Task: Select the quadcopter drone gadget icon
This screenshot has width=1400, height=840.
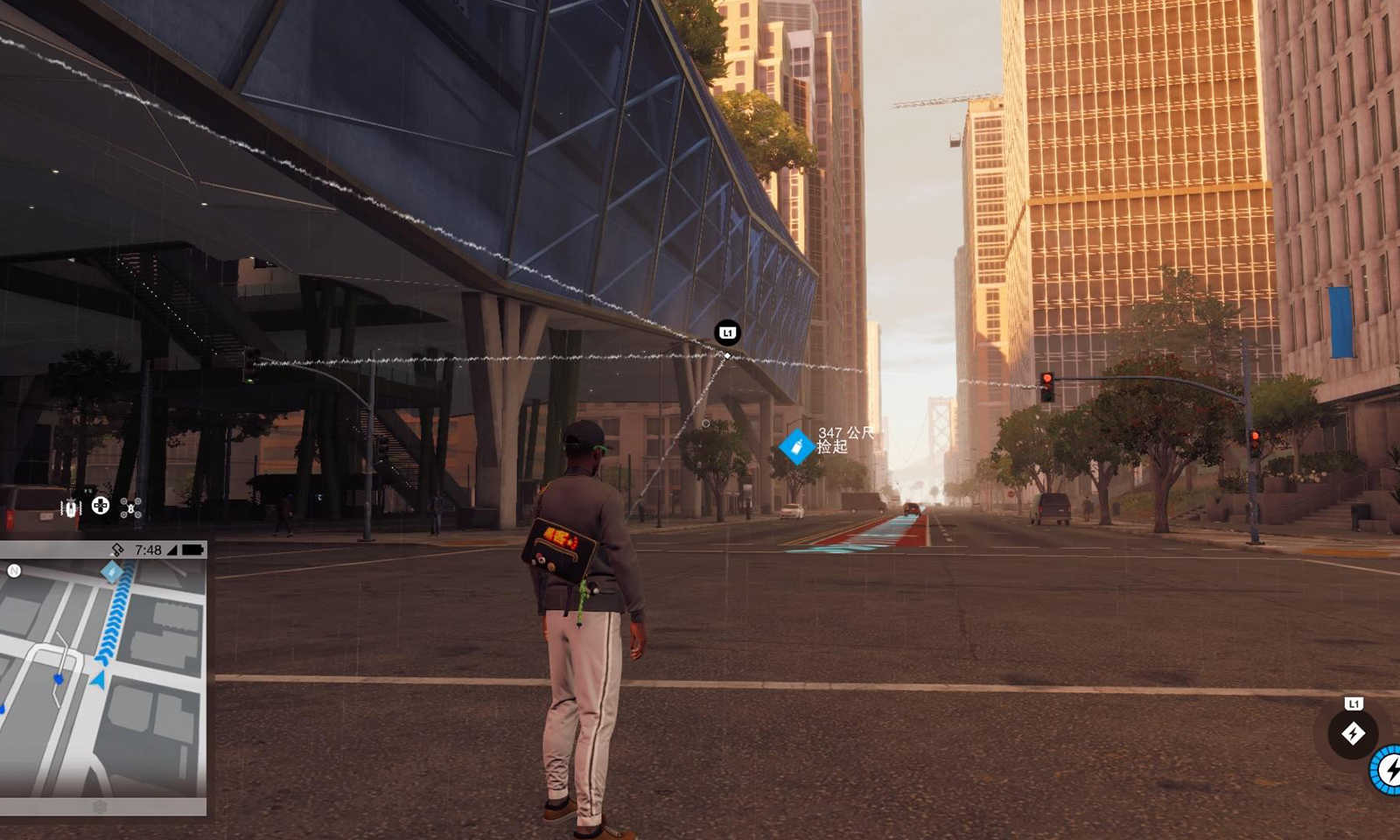Action: [130, 507]
